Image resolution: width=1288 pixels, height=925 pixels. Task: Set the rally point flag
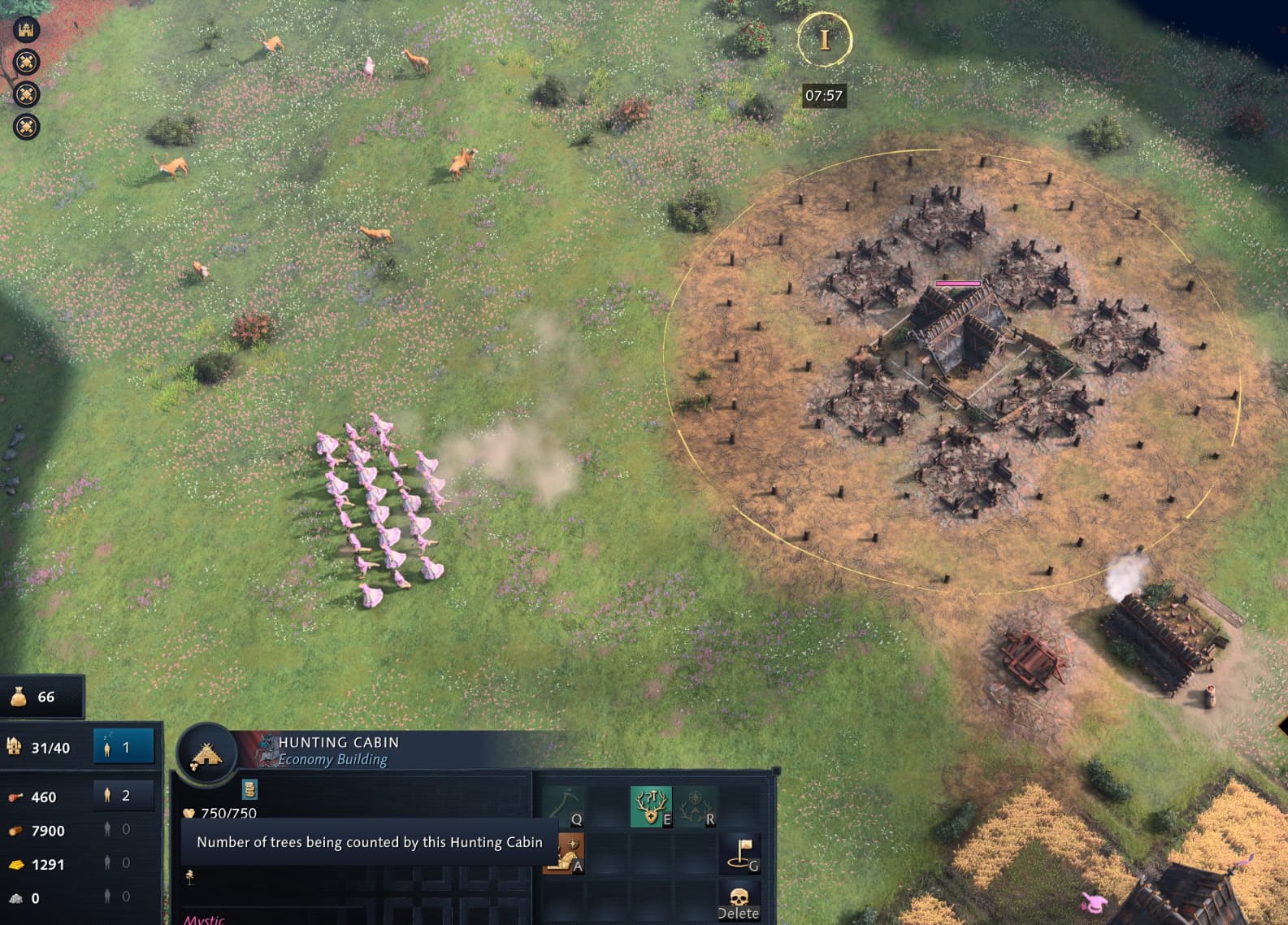(x=740, y=854)
